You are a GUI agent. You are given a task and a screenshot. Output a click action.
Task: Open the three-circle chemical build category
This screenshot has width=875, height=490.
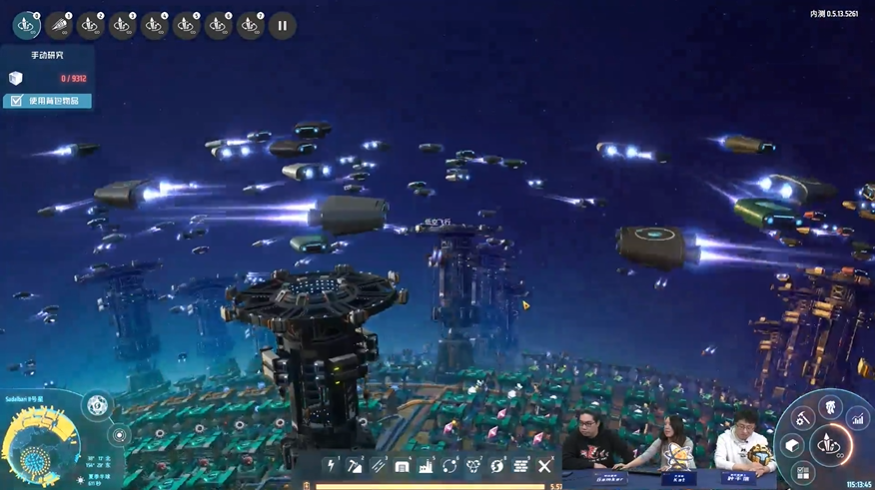click(x=474, y=466)
